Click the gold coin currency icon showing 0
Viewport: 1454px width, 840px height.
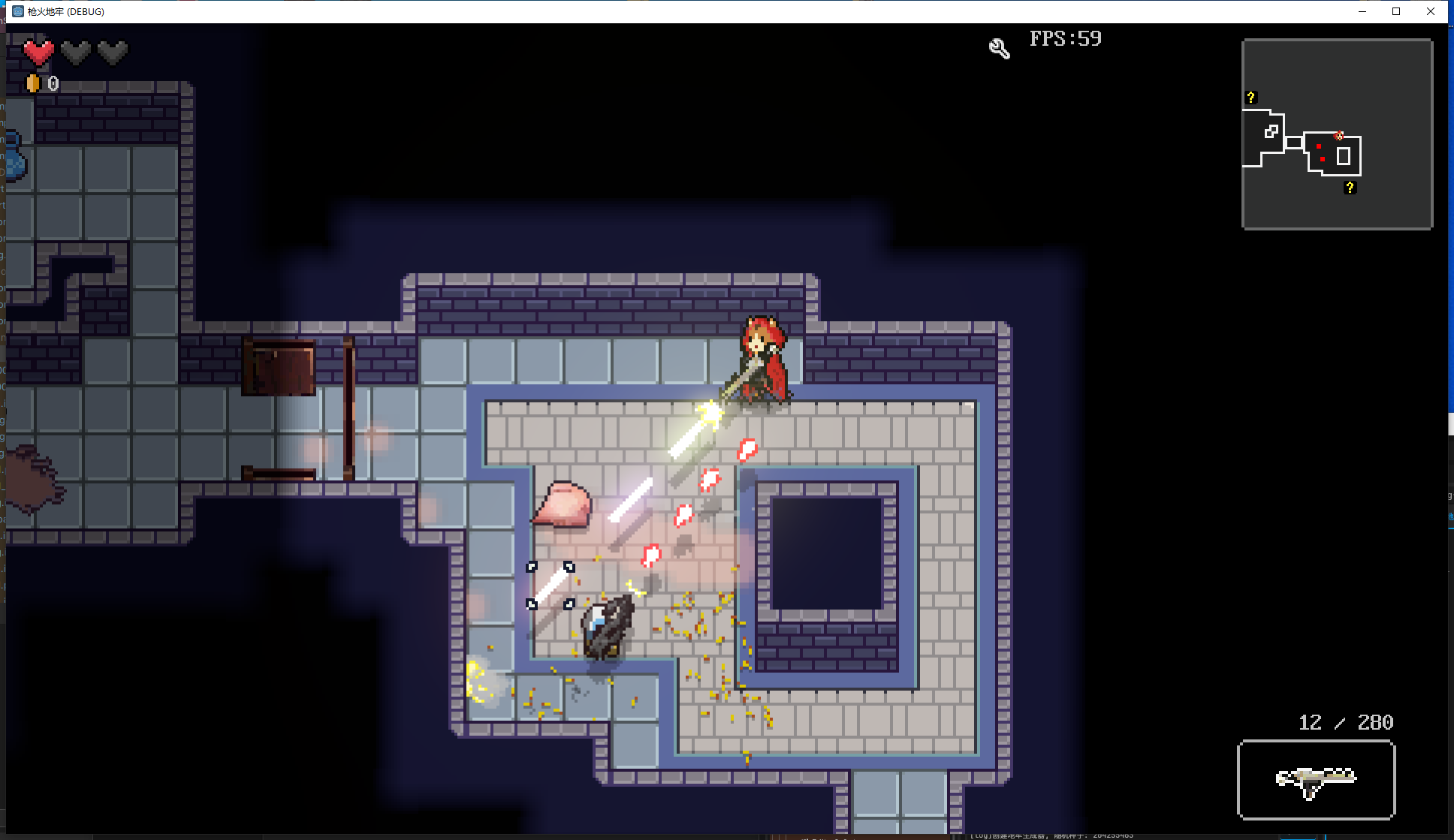(33, 84)
